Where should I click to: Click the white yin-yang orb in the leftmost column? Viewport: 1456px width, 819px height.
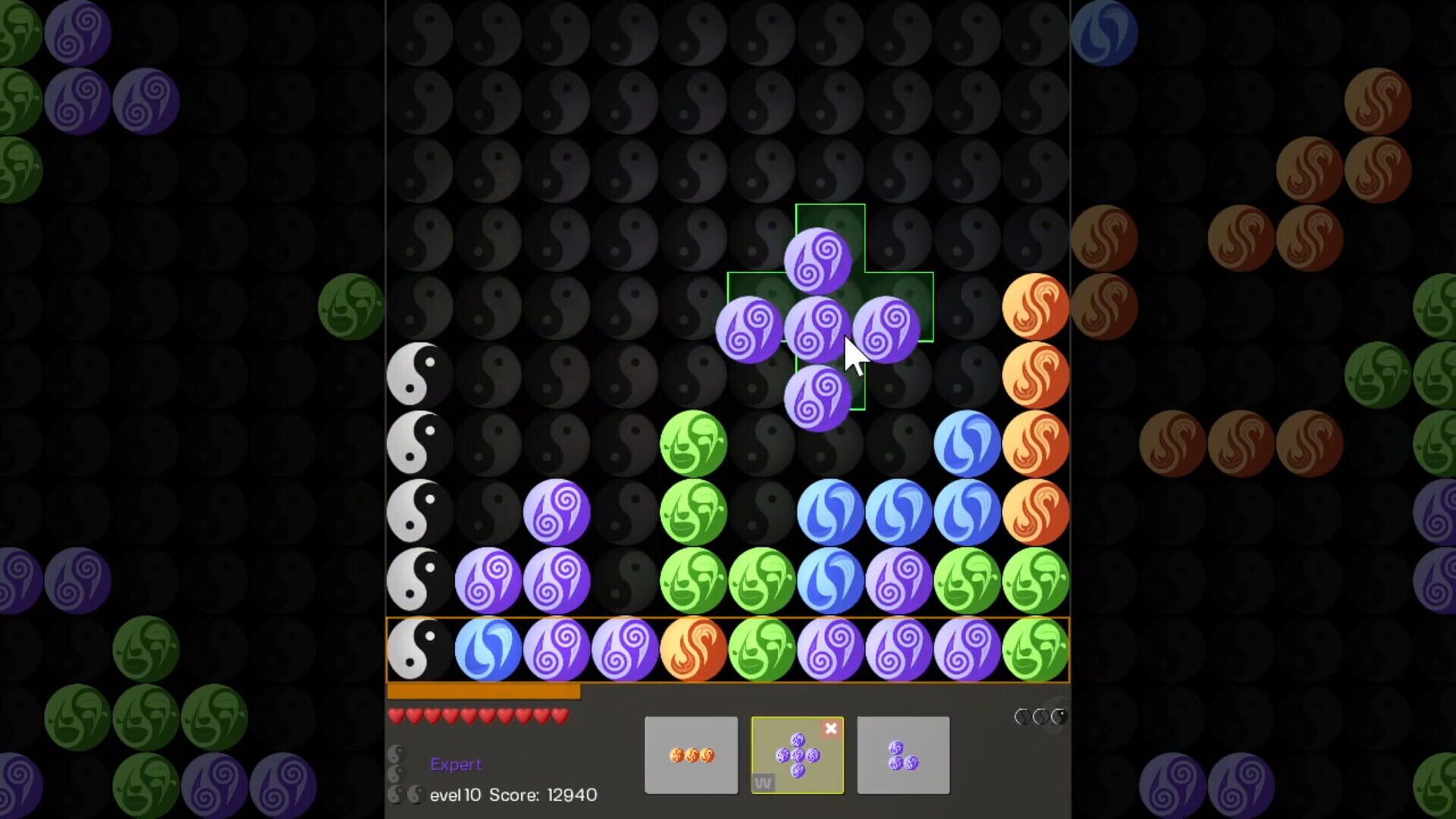click(x=419, y=375)
